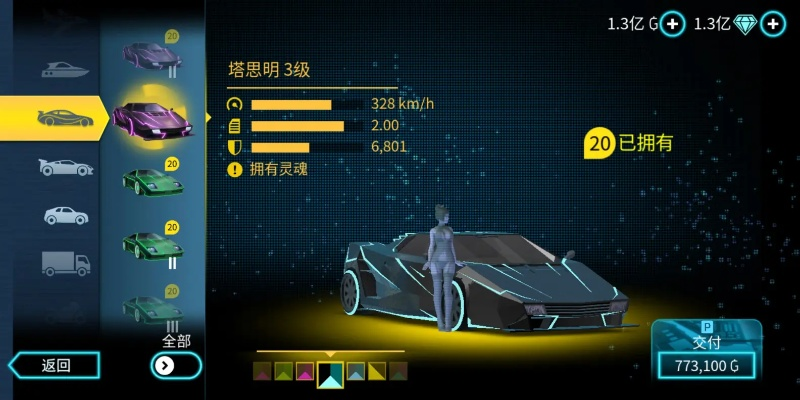The height and width of the screenshot is (400, 800).
Task: Toggle the 全部 arrow switch
Action: click(x=175, y=365)
